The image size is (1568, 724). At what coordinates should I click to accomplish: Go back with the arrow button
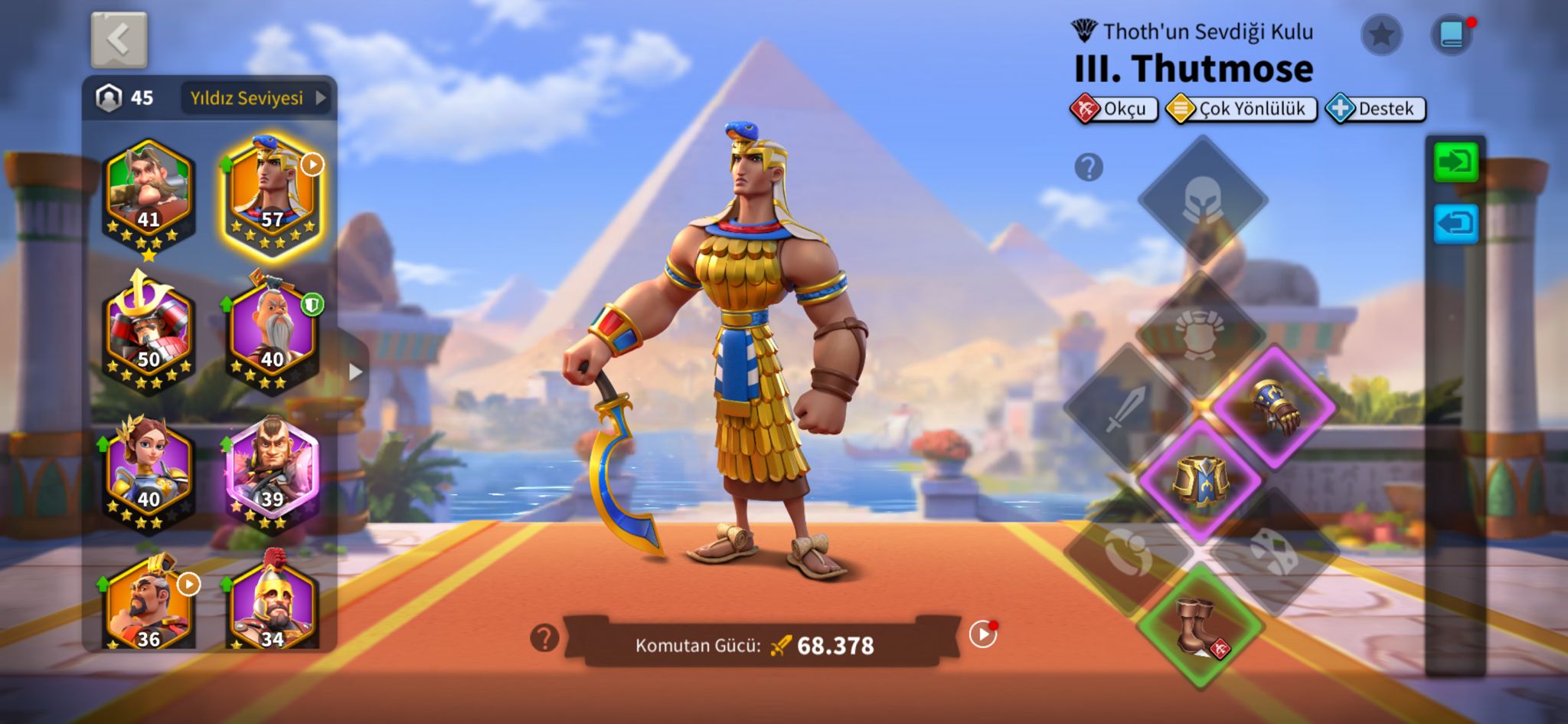(119, 40)
